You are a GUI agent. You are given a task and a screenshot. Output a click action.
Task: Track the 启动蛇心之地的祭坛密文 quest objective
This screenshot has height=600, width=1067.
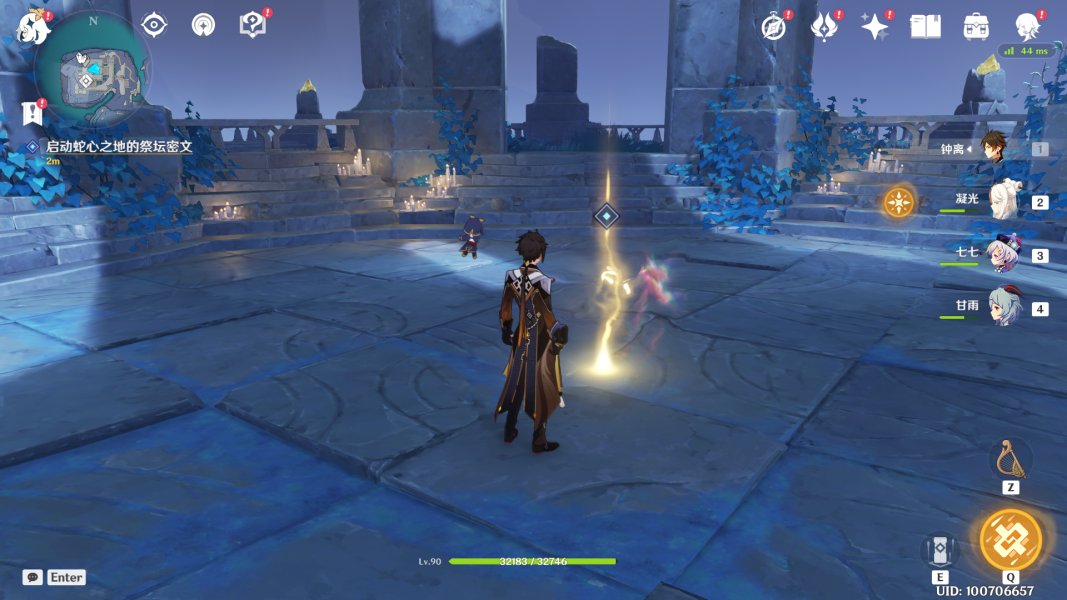[x=118, y=146]
